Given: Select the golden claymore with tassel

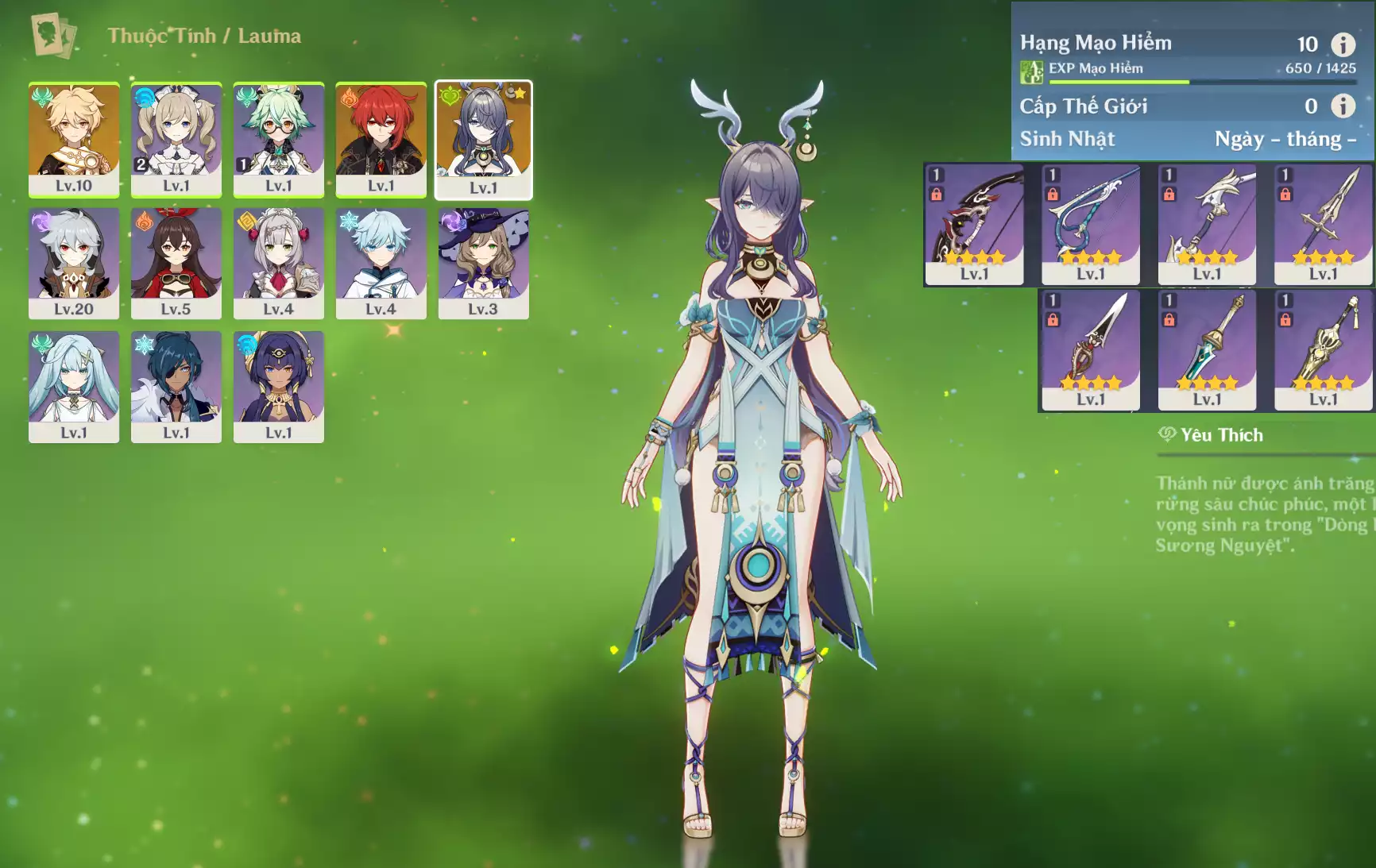Looking at the screenshot, I should coord(1324,349).
